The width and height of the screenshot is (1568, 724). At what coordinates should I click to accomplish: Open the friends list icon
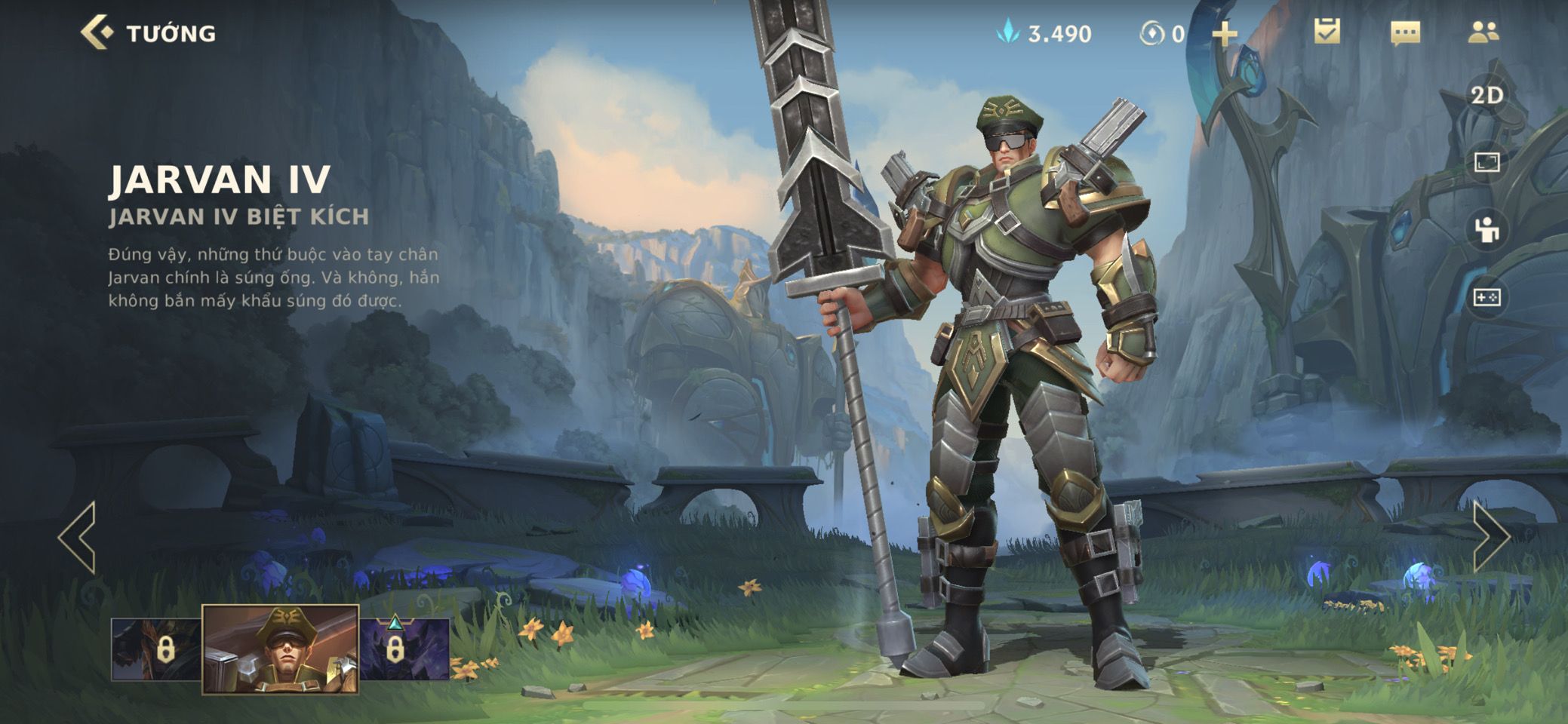pyautogui.click(x=1483, y=32)
